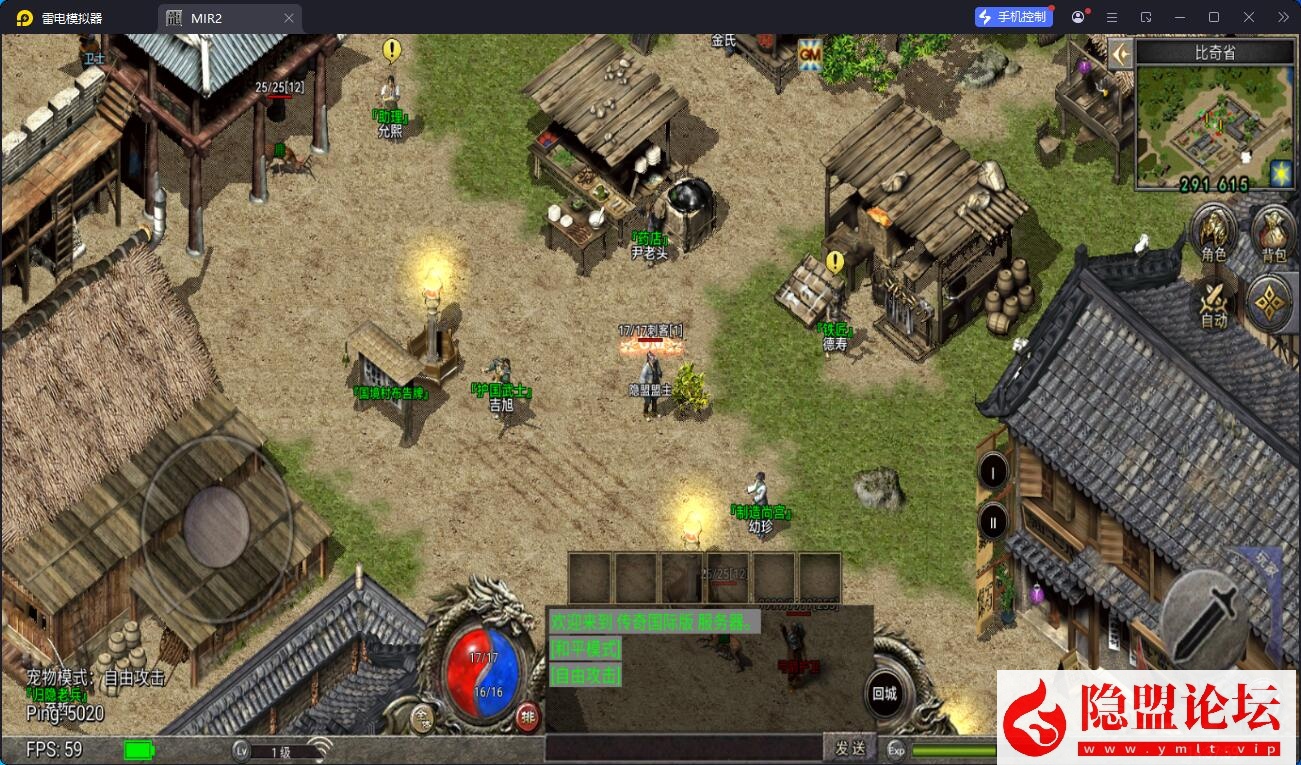This screenshot has height=765, width=1301.
Task: Collapse the minimap with the arrow button
Action: coord(1120,53)
